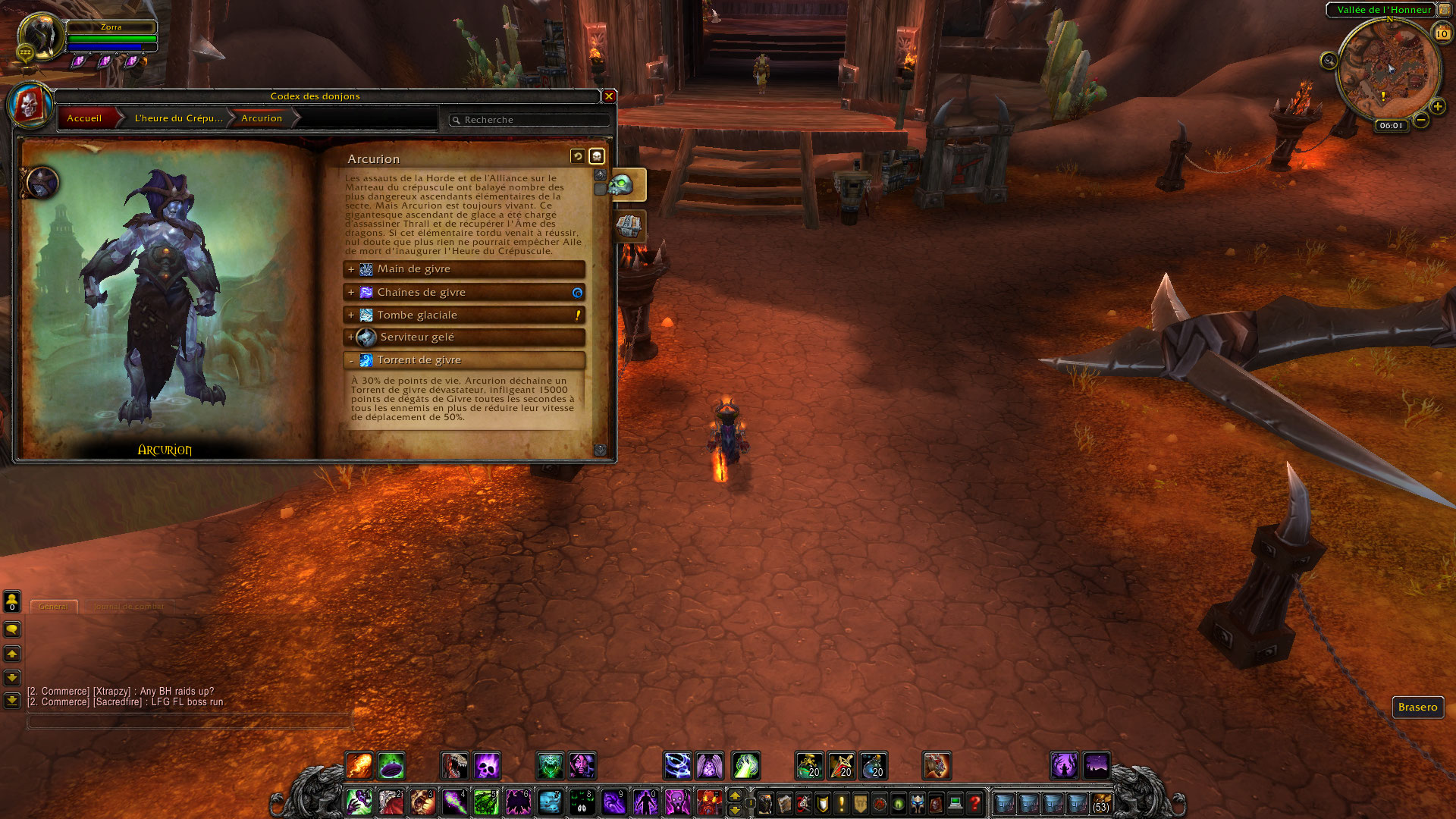Zoom out on the minimap
Viewport: 1456px width, 819px height.
click(1421, 120)
